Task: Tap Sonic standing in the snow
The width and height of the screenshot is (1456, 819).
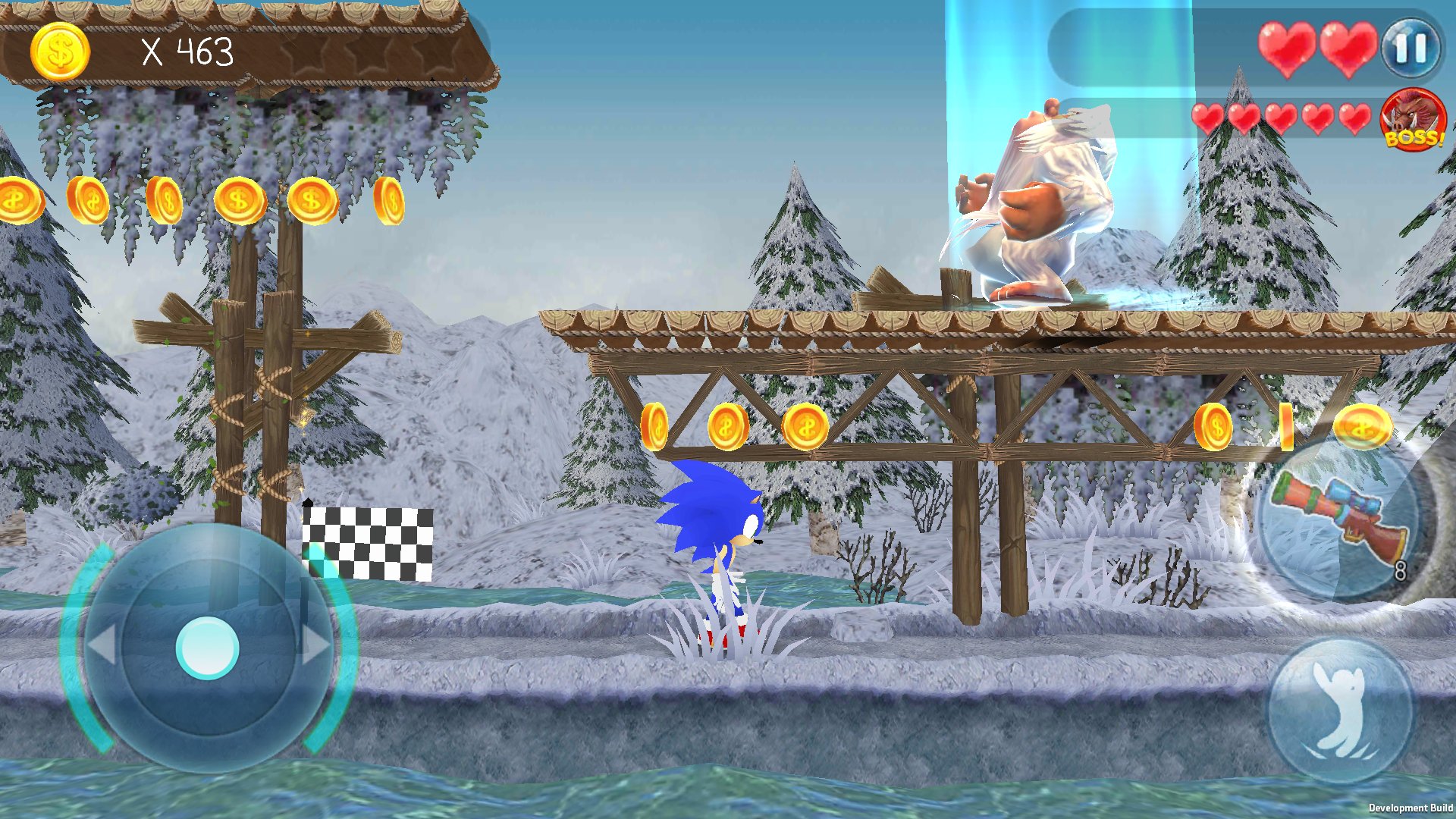Action: click(x=713, y=546)
